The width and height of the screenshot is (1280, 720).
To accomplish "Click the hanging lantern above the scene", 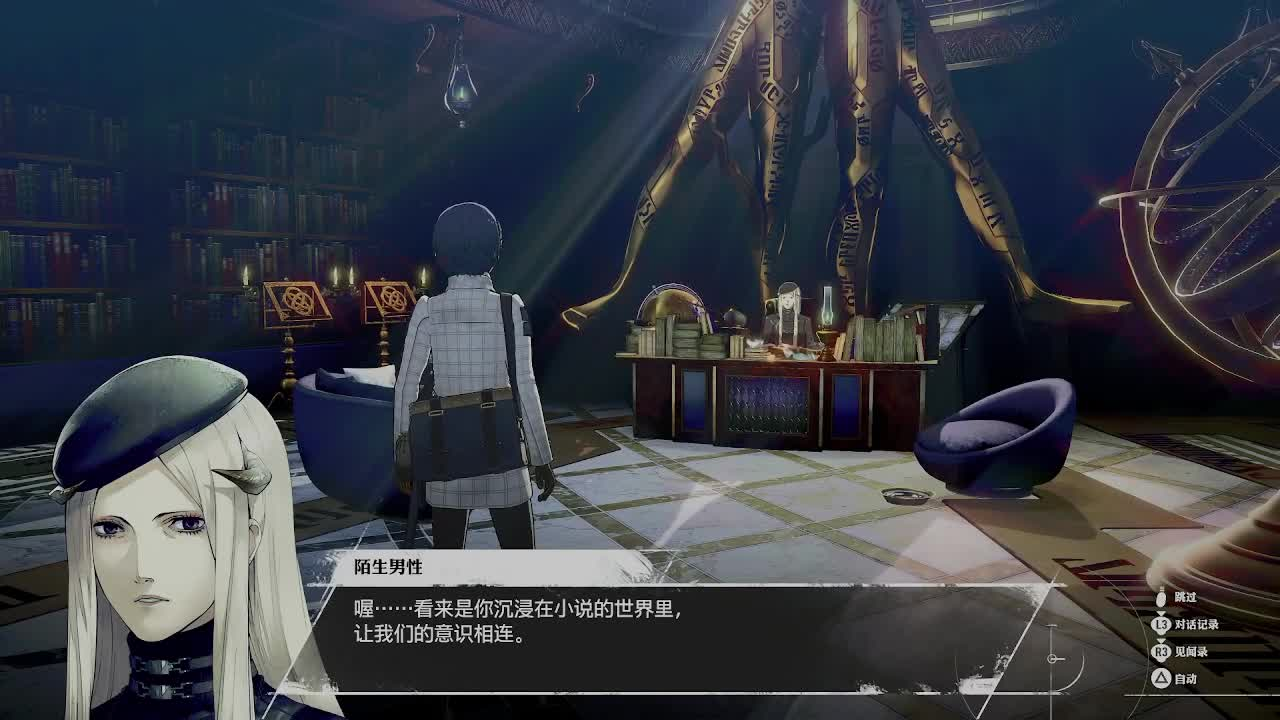I will click(461, 91).
